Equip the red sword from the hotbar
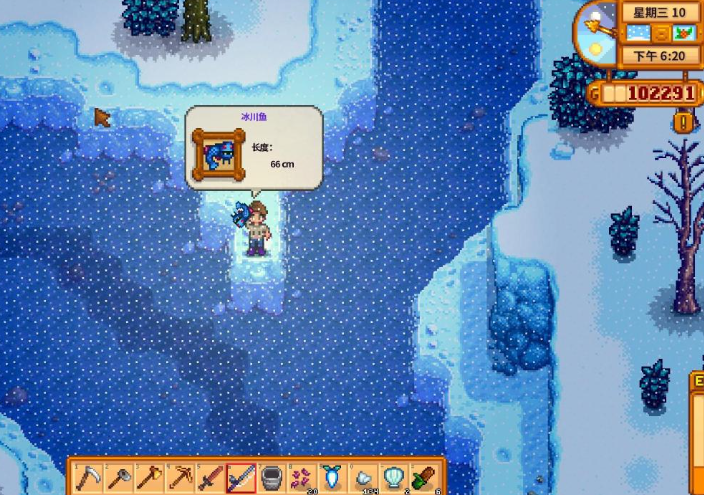 tap(210, 477)
